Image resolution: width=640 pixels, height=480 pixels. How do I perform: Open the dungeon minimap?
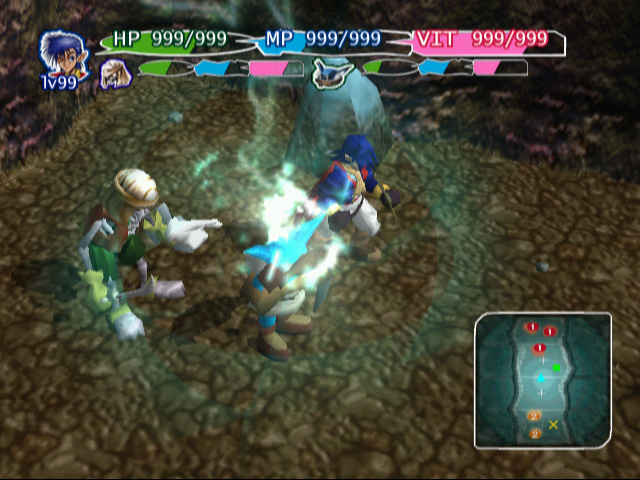[x=542, y=380]
